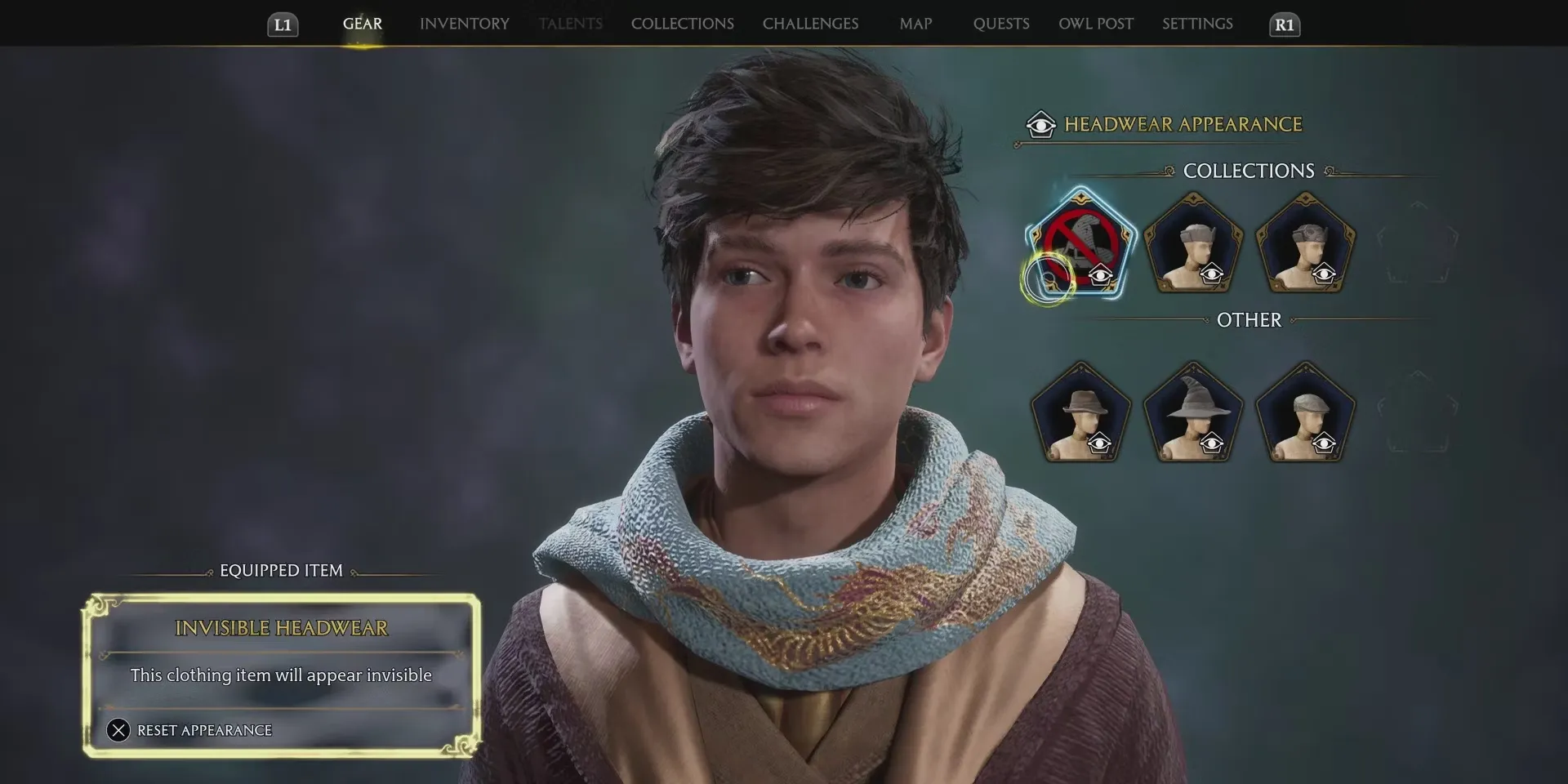The height and width of the screenshot is (784, 1568).
Task: Select the darker patterned winged cap appearance
Action: coord(1305,243)
